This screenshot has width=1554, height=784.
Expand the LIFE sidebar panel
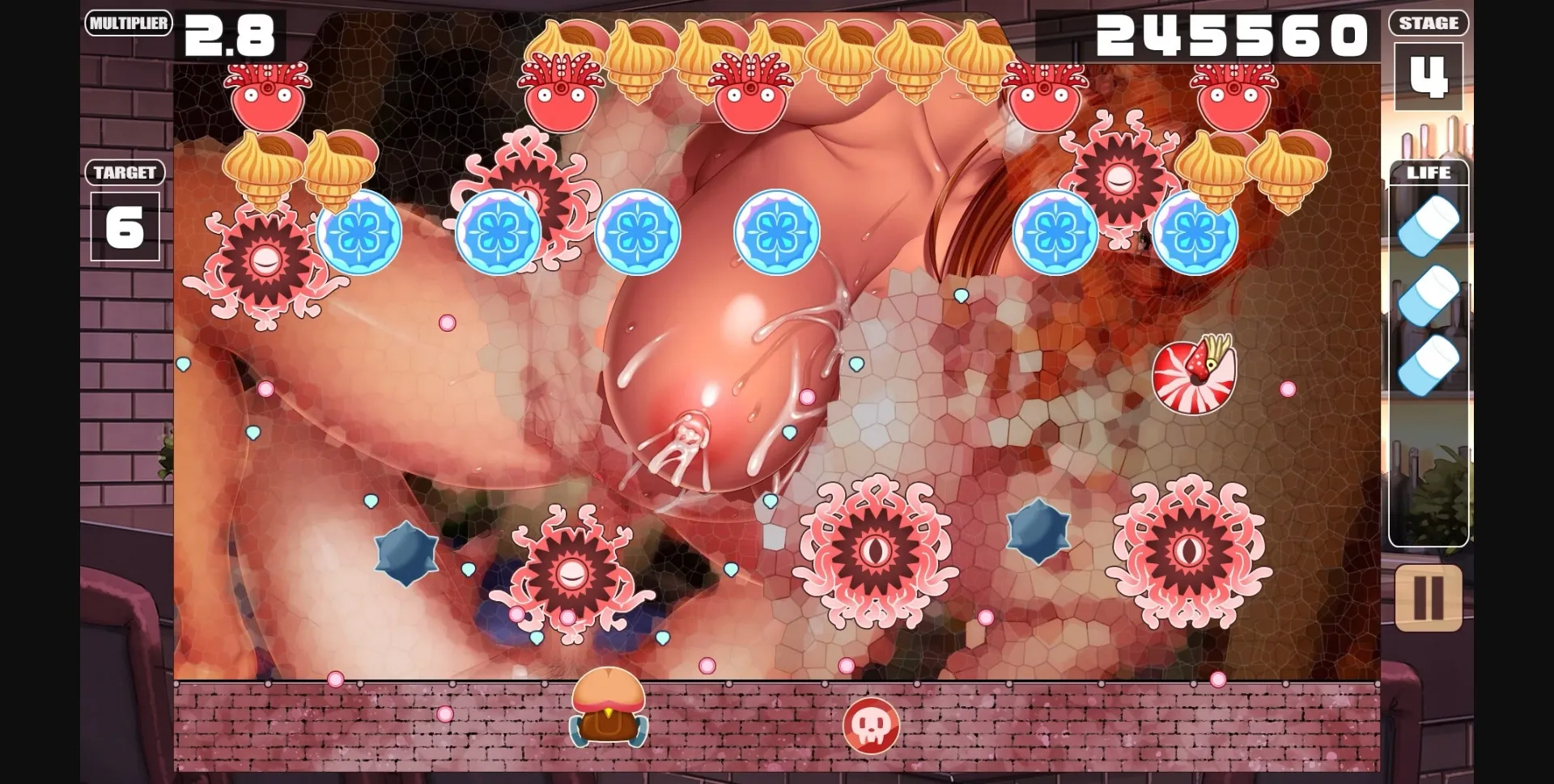(1429, 172)
